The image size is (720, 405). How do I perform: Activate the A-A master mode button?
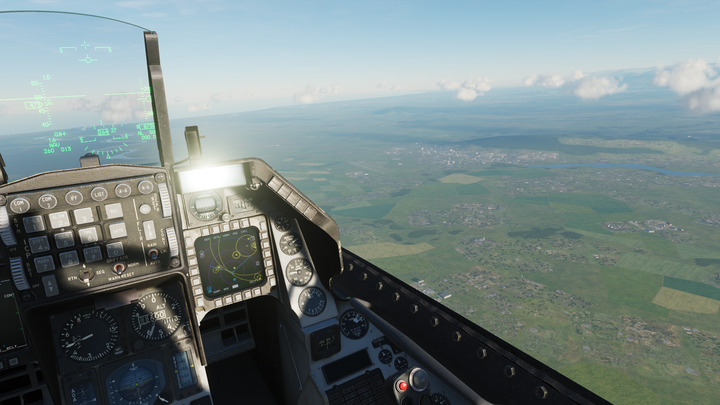[123, 190]
